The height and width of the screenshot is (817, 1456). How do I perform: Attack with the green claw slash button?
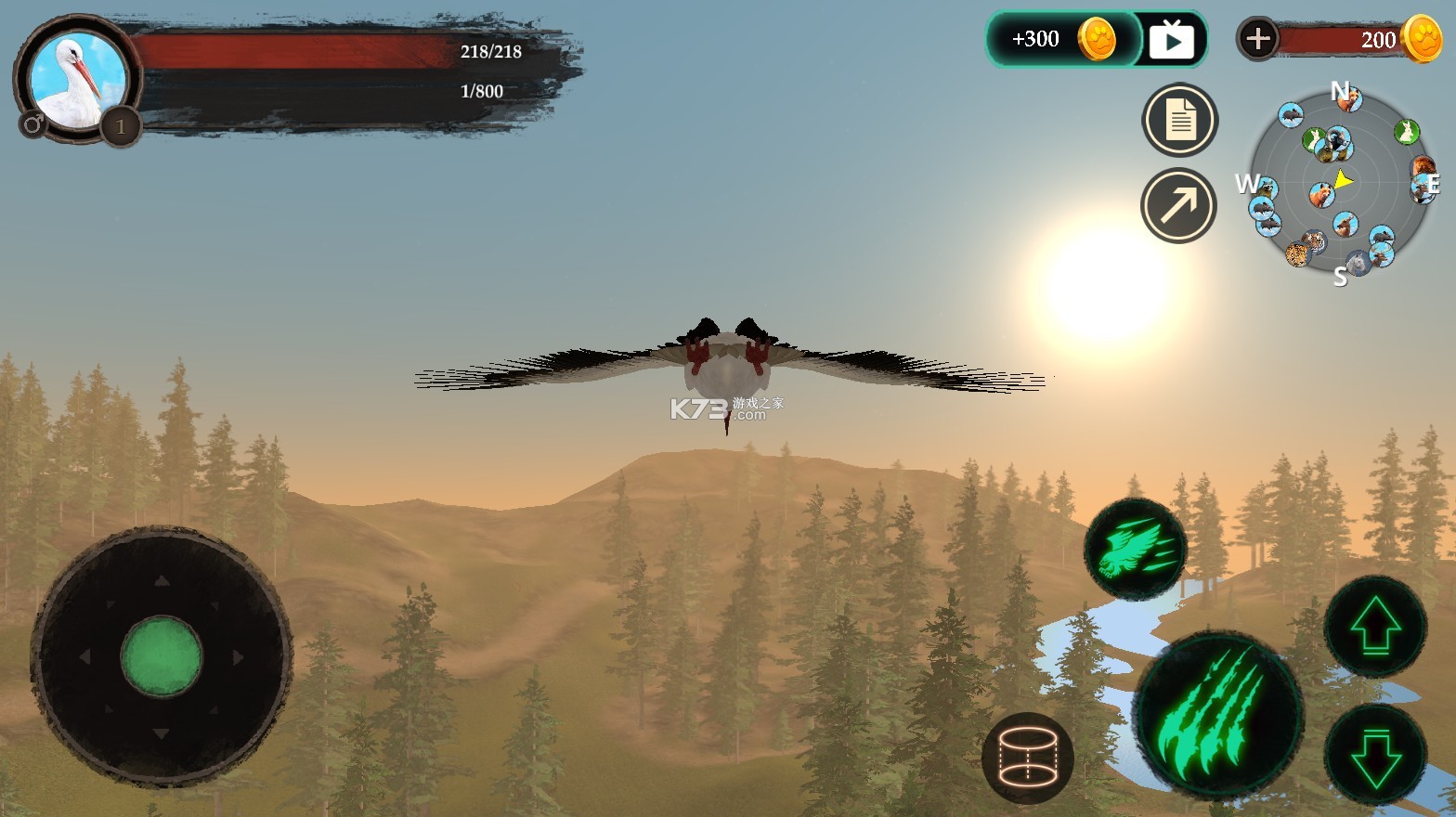pos(1217,713)
